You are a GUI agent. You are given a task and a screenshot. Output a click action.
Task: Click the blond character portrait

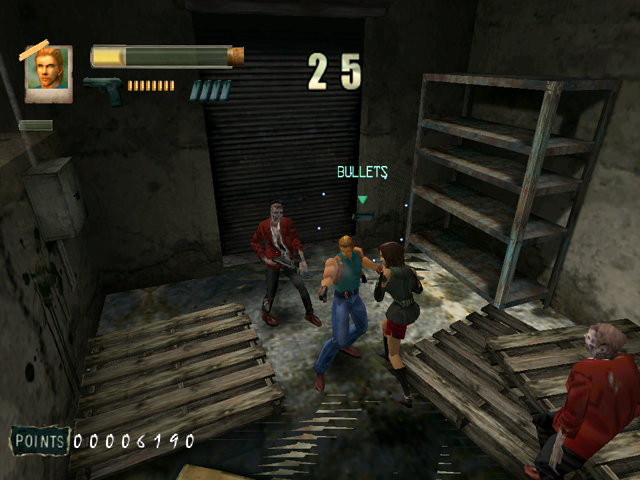[x=48, y=72]
